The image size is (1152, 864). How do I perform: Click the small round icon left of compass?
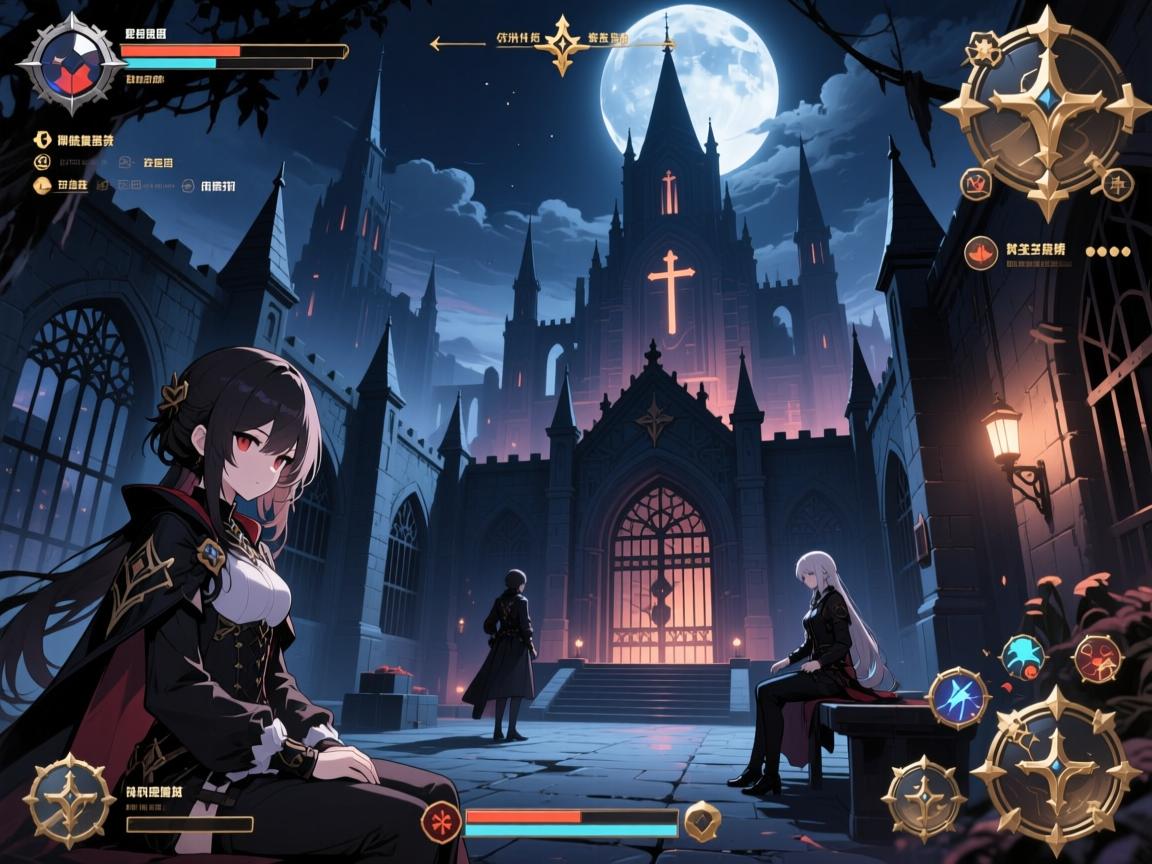(975, 183)
